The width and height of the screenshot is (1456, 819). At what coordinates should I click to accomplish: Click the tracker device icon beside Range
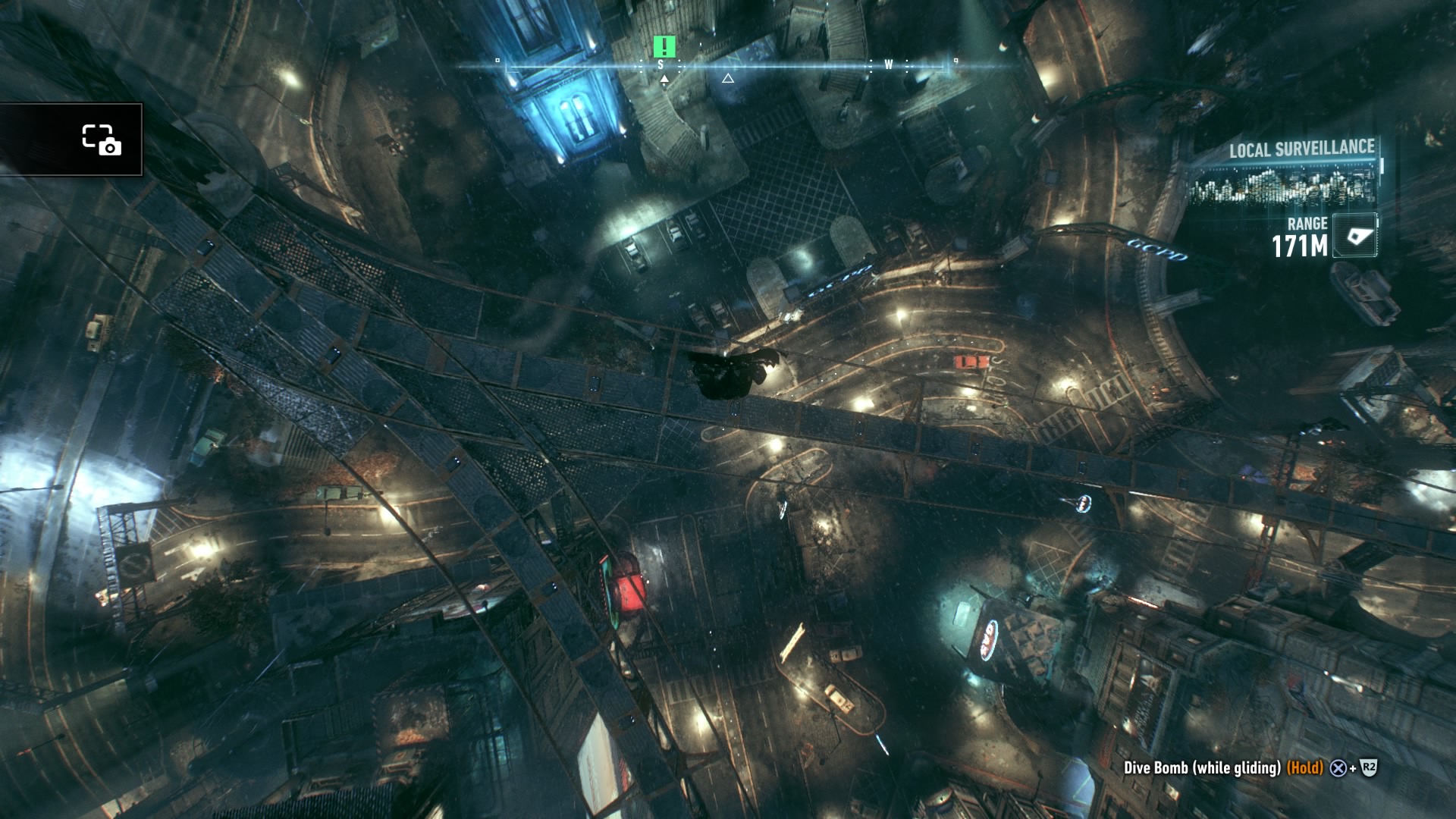click(1355, 236)
